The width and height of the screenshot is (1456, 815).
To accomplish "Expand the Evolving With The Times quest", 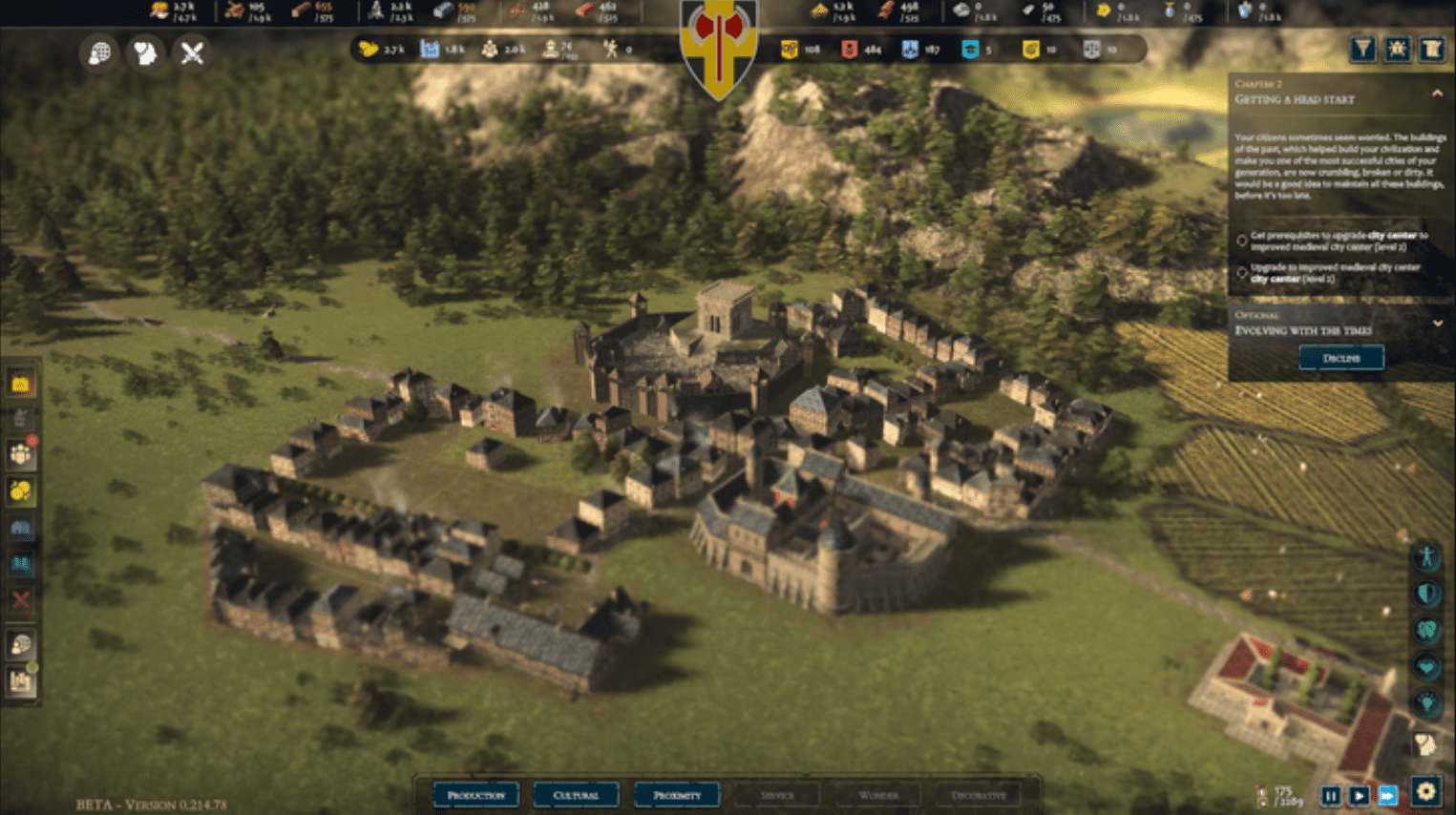I will pos(1440,323).
